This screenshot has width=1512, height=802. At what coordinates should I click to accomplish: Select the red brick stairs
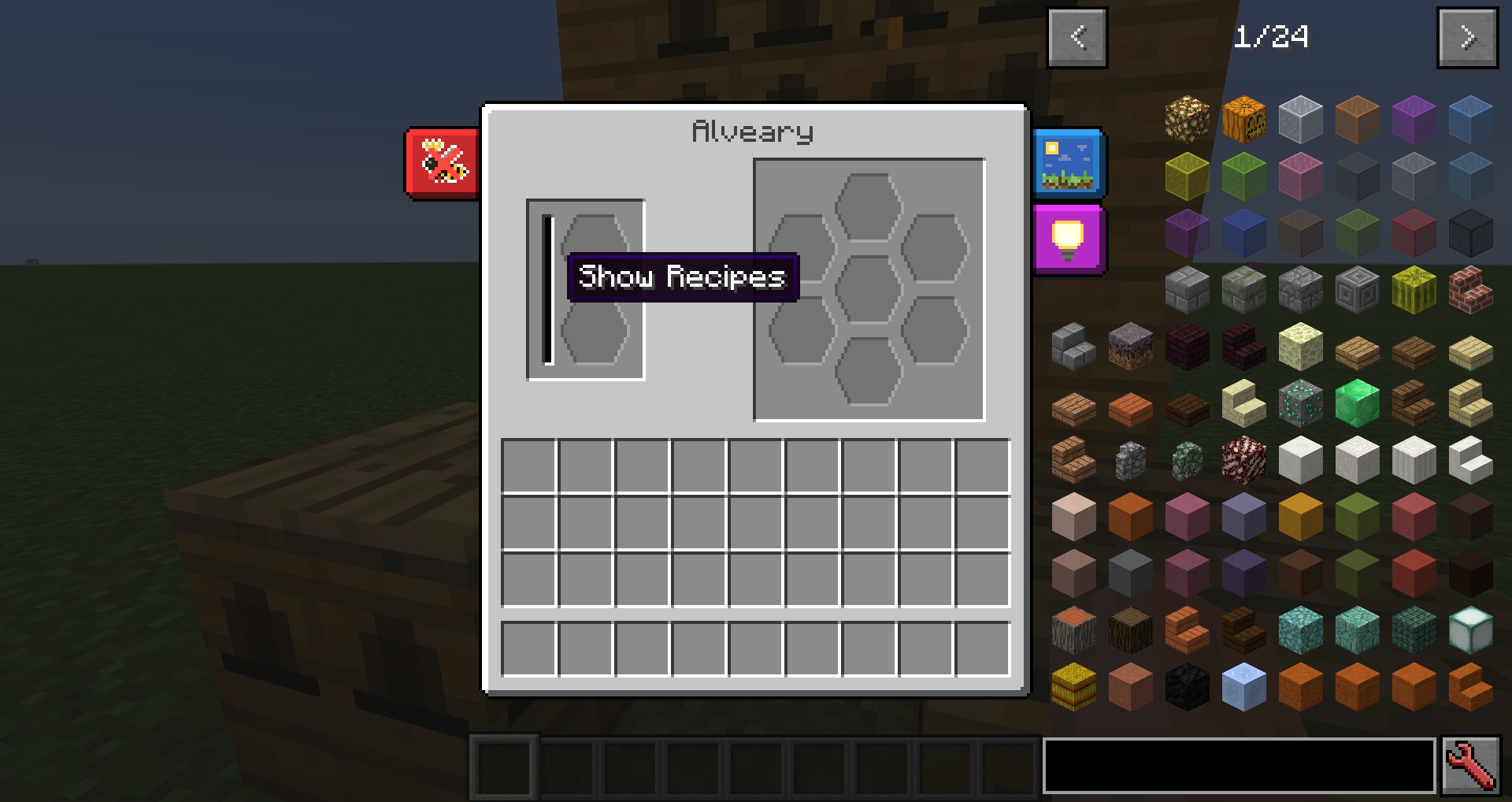(1470, 289)
